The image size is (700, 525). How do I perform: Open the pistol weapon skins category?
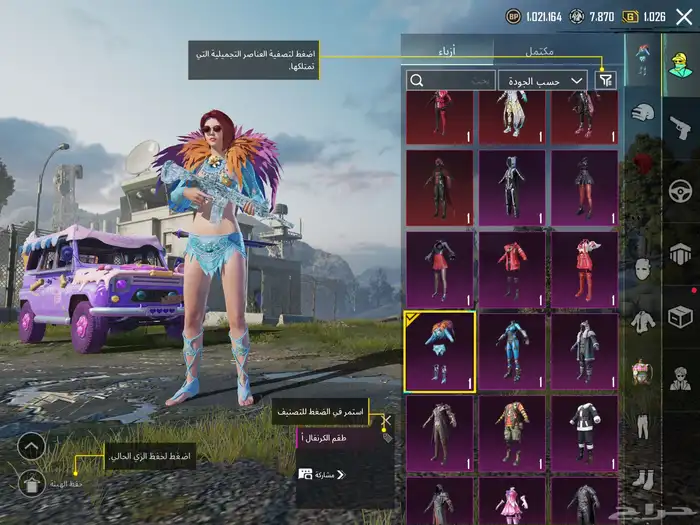point(681,127)
